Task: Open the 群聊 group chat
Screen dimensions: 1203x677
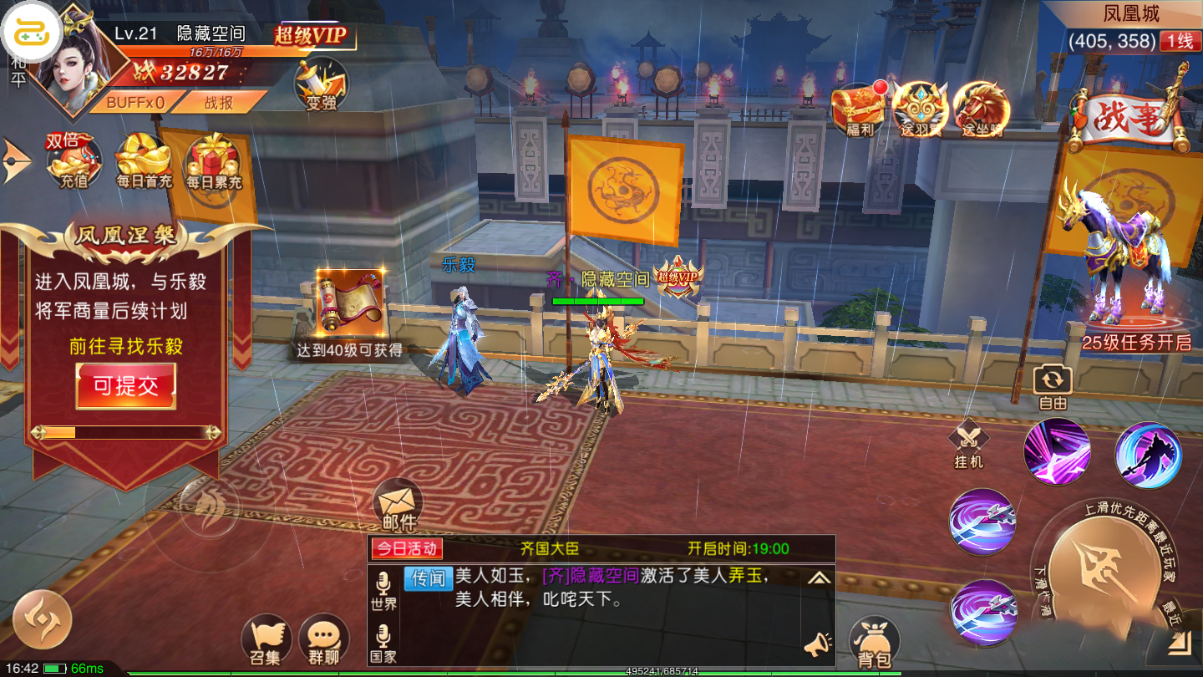Action: point(324,640)
